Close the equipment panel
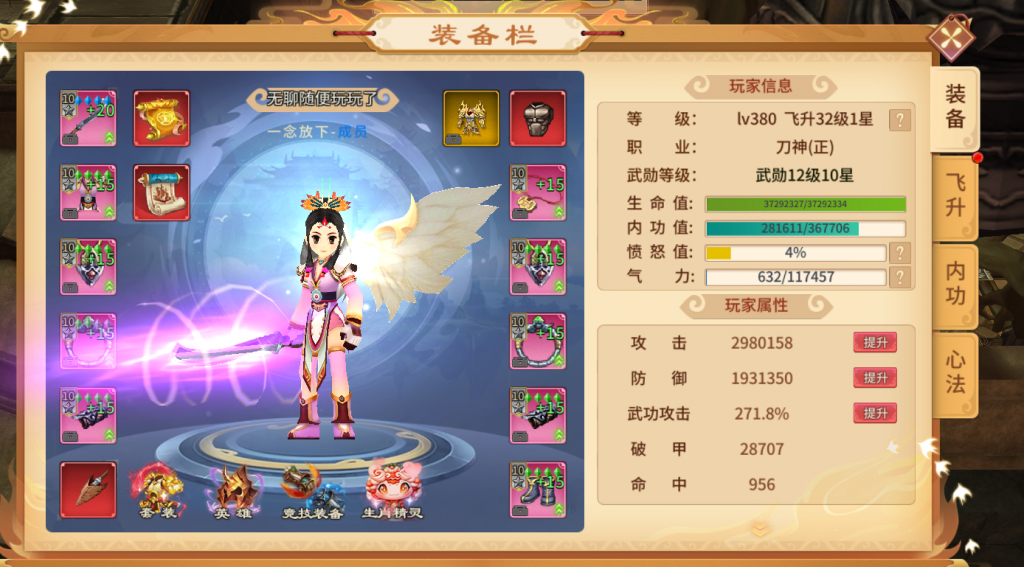The image size is (1024, 567). tap(951, 39)
